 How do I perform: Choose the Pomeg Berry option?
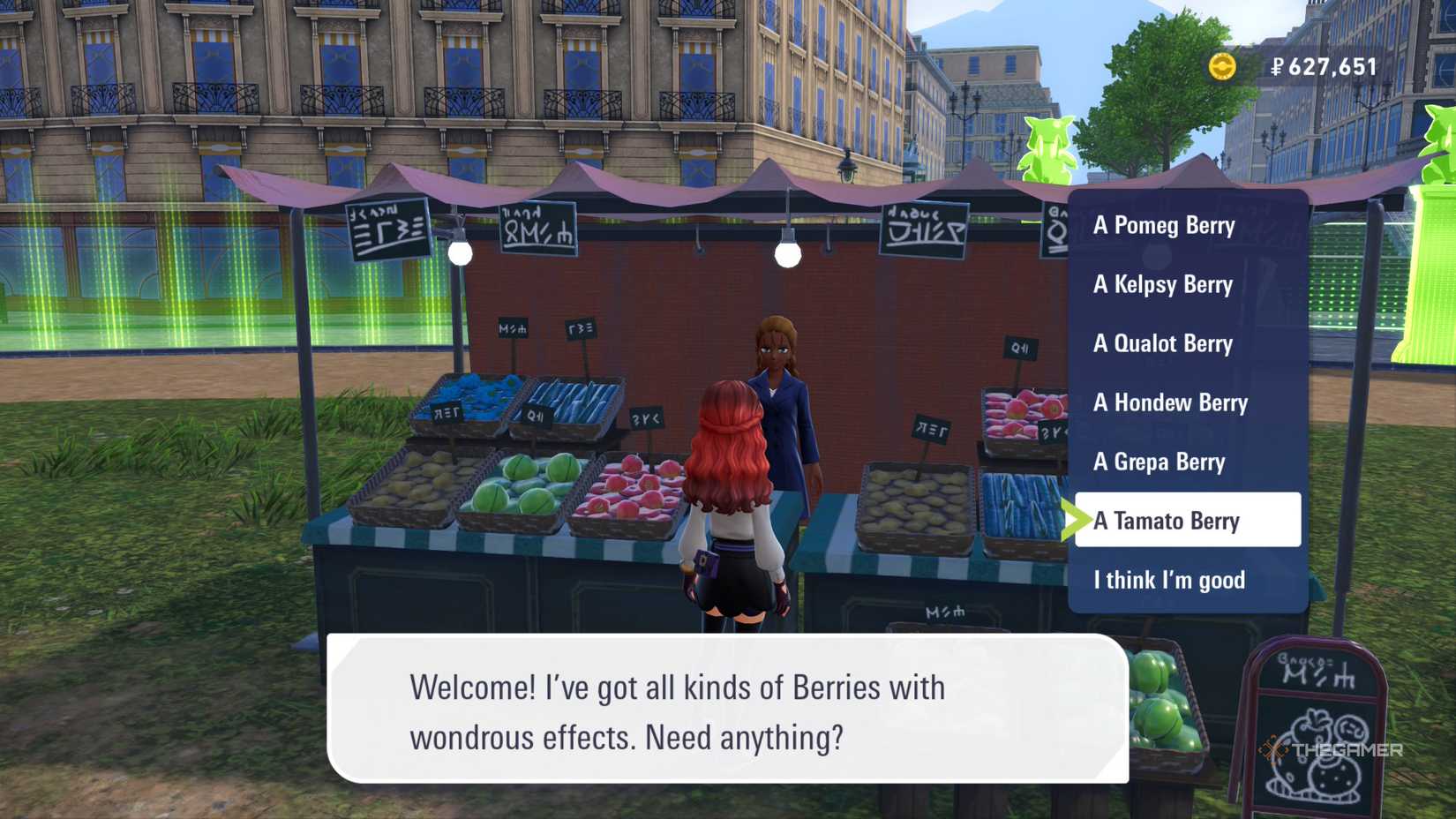1164,225
